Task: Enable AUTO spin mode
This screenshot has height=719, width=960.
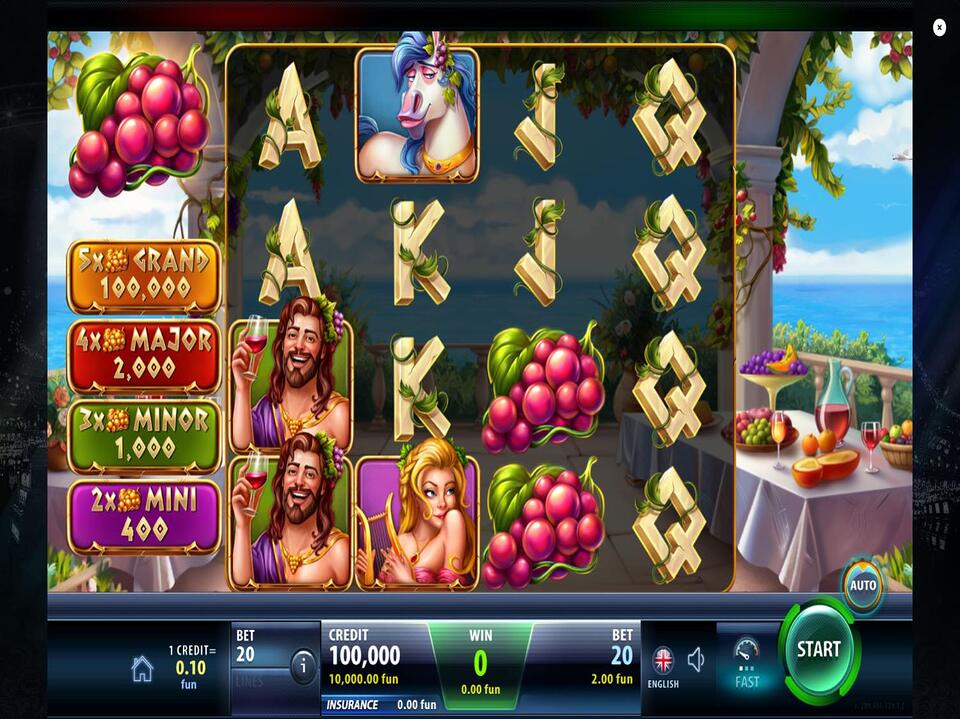Action: pyautogui.click(x=862, y=585)
